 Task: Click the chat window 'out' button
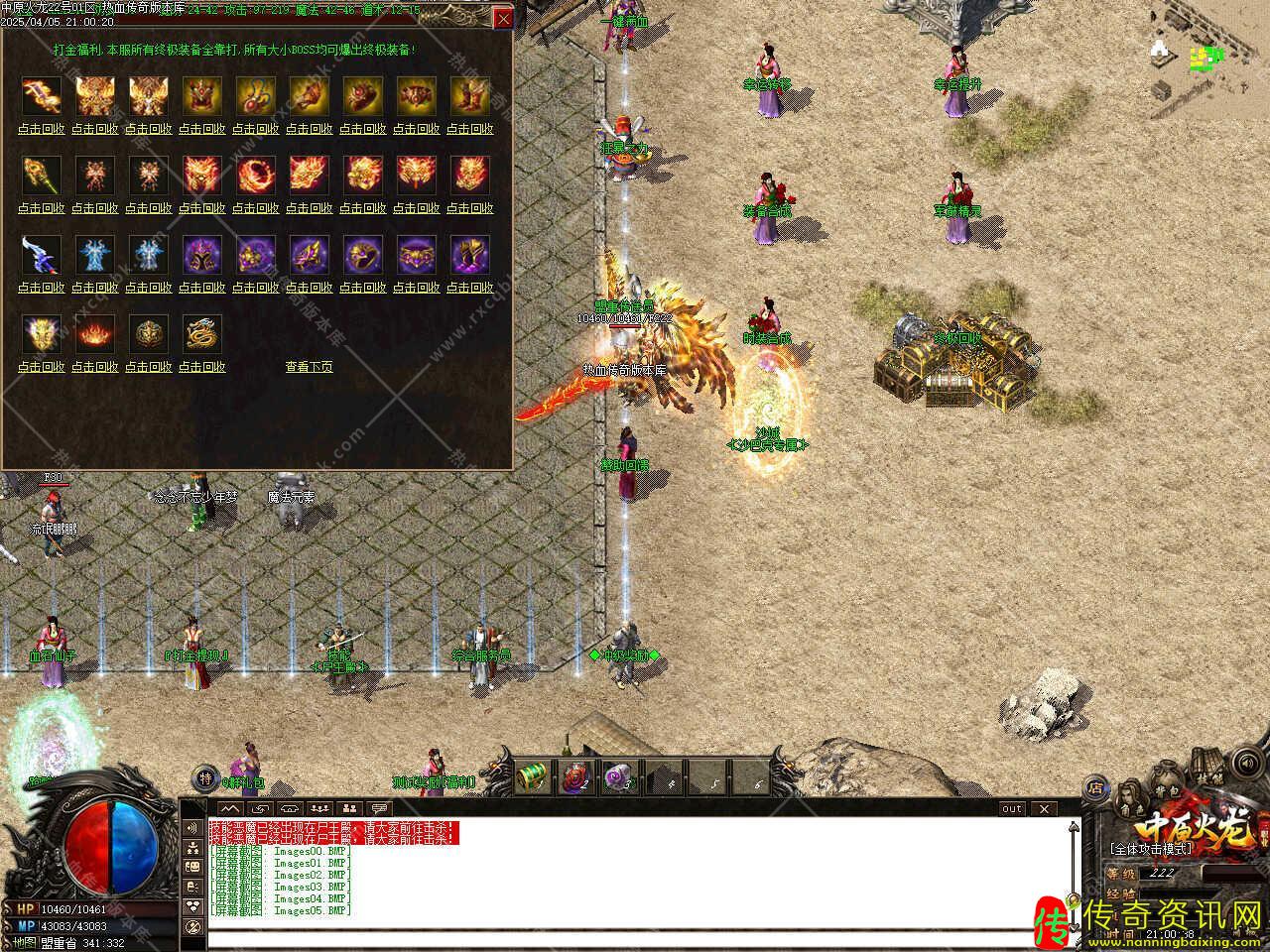(x=1011, y=809)
